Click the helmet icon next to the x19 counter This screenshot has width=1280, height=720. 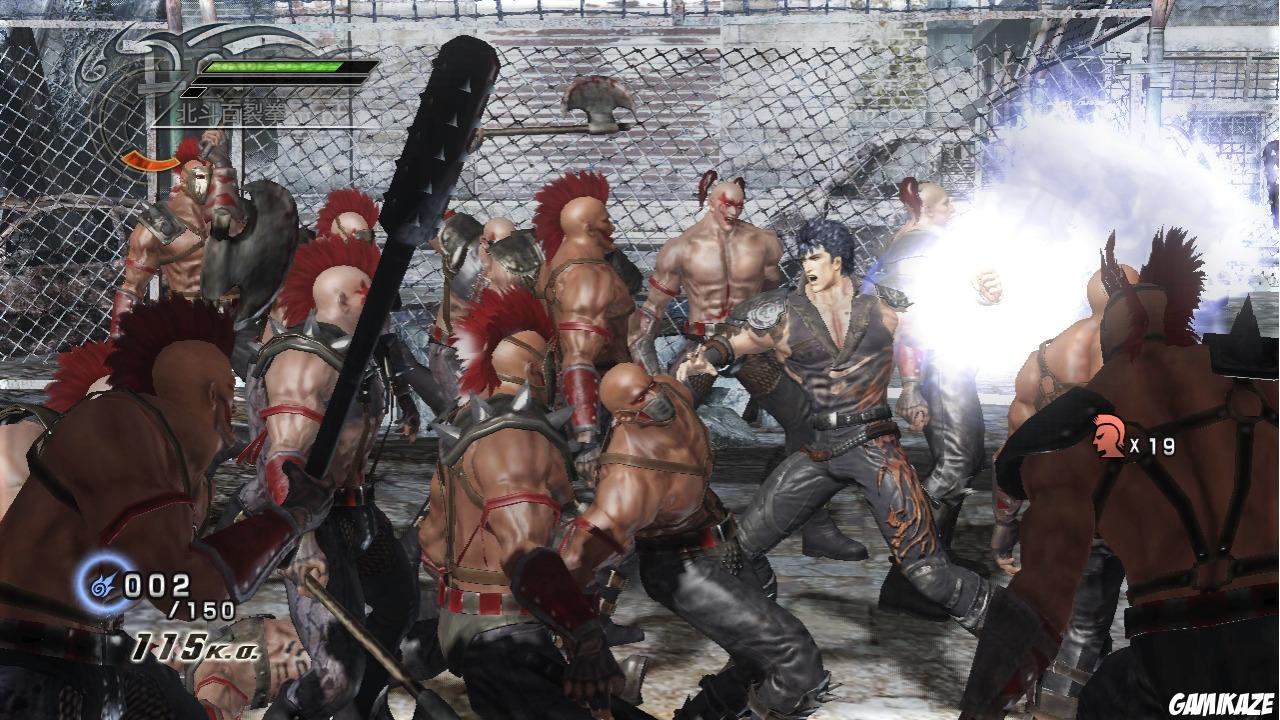pos(1109,436)
